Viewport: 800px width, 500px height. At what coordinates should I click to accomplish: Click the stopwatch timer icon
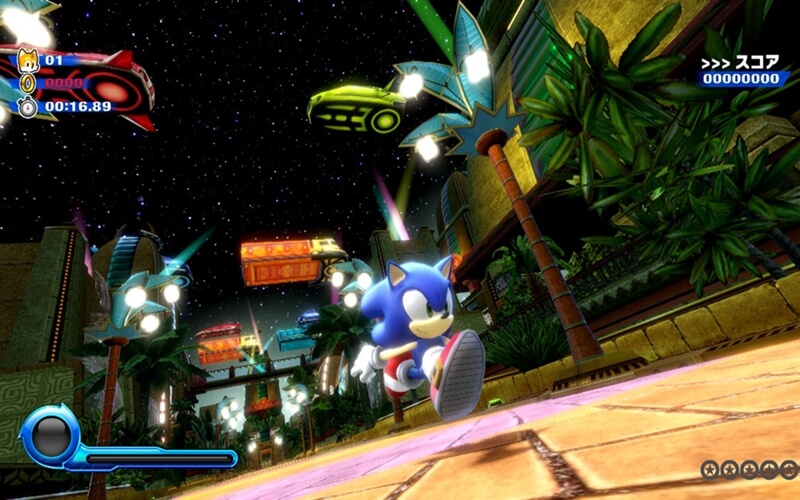click(x=27, y=106)
